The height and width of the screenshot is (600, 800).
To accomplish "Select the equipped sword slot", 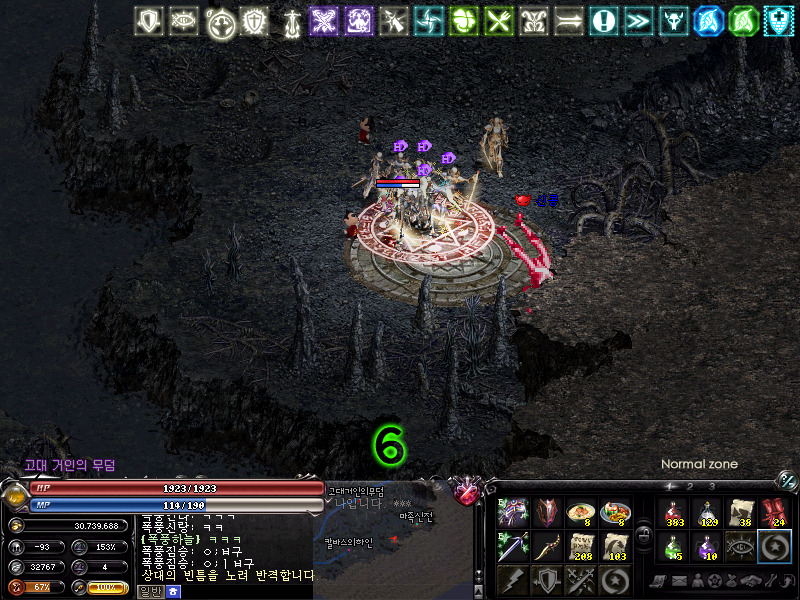I will click(514, 546).
